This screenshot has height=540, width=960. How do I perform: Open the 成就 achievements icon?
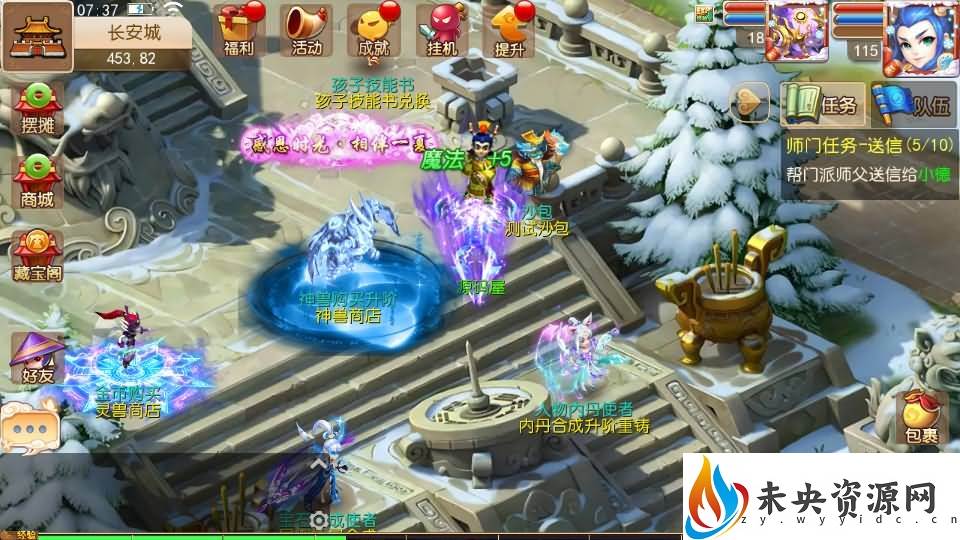pos(373,29)
